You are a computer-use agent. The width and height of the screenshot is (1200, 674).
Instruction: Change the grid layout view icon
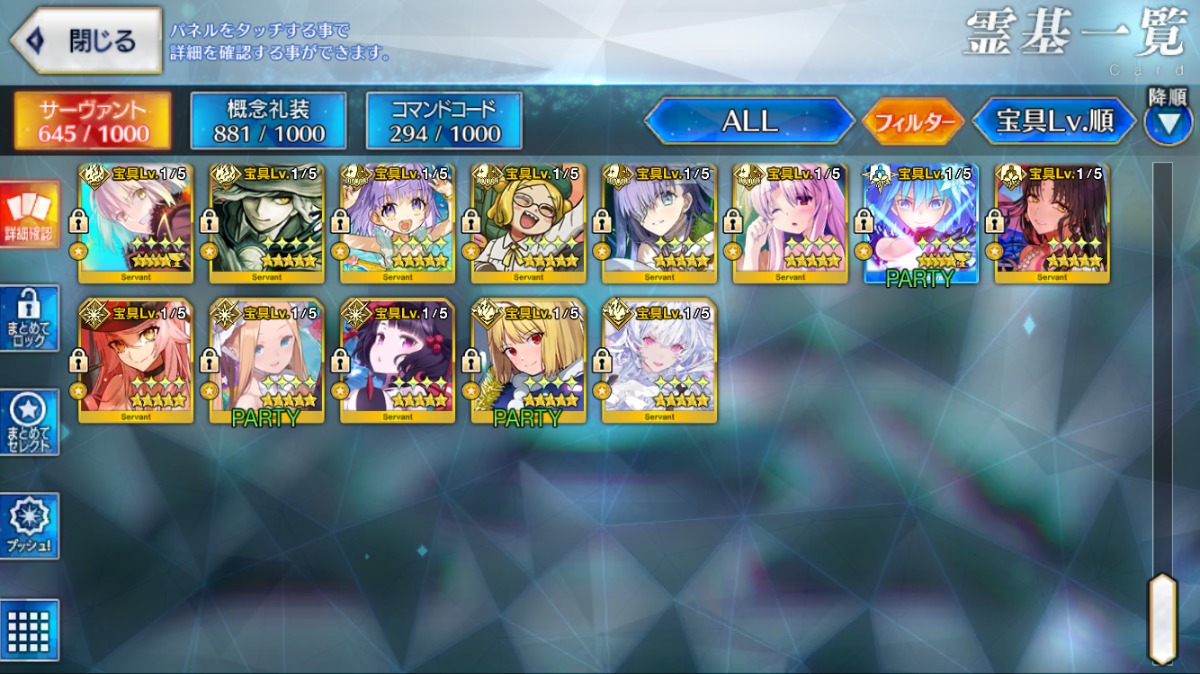tap(30, 630)
